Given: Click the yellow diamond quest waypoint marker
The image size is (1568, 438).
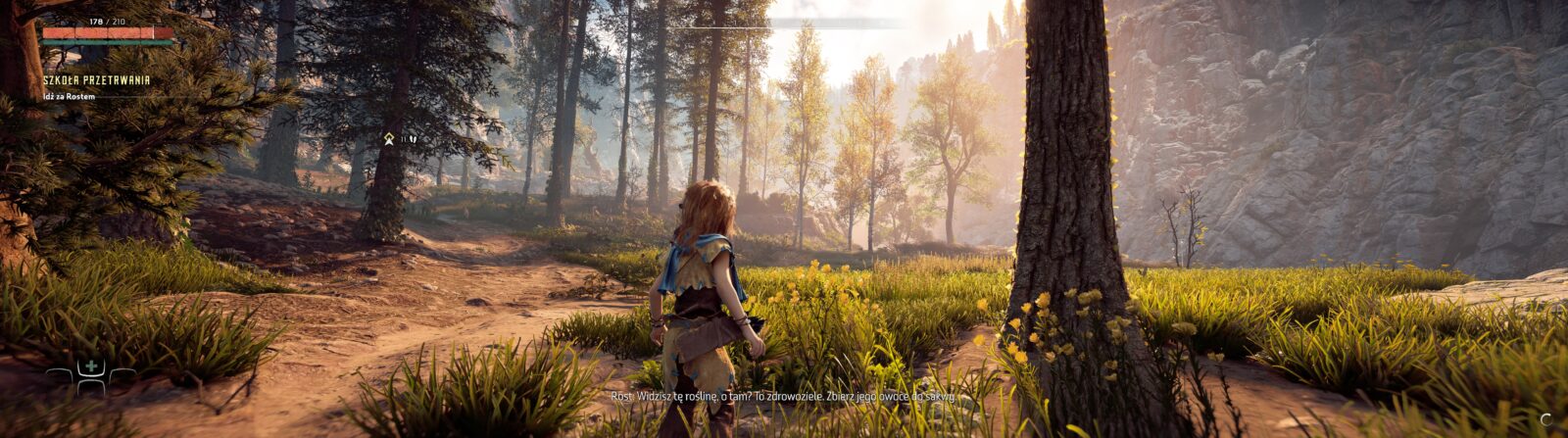Looking at the screenshot, I should point(389,139).
